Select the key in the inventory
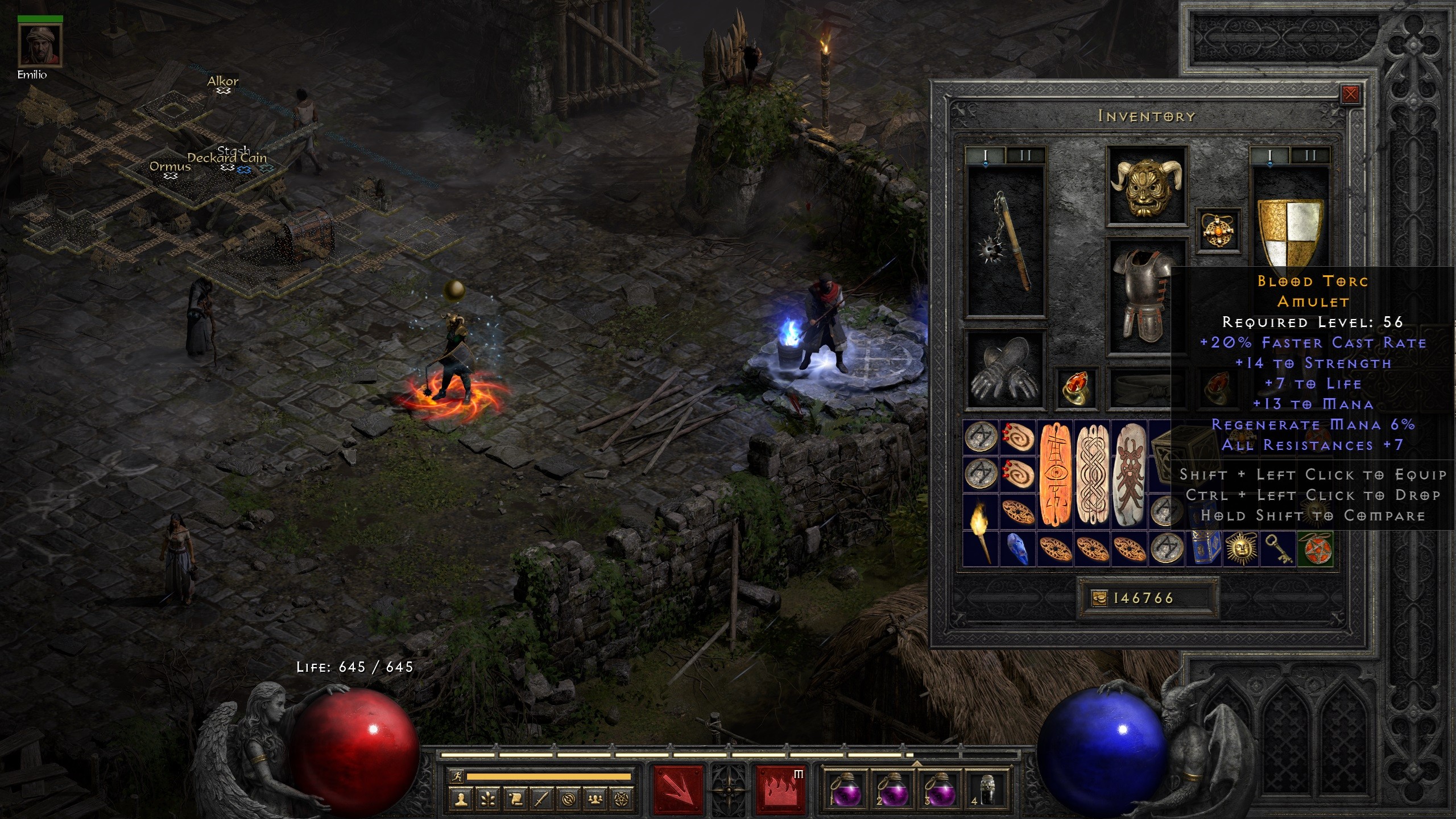Screen dimensions: 1456x819 [1277, 549]
